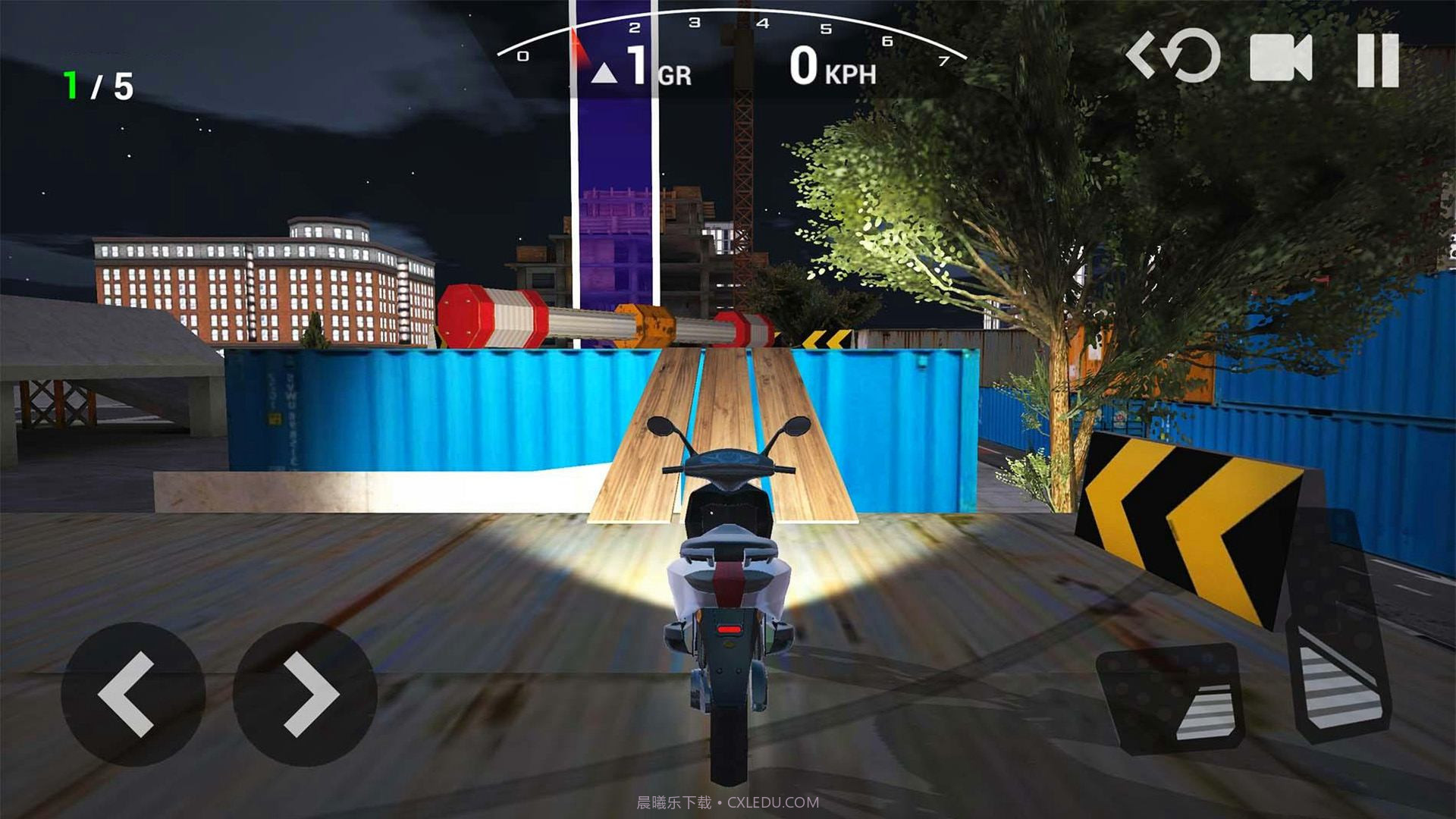Steer right with the right arrow button
Viewport: 1456px width, 819px height.
(305, 694)
